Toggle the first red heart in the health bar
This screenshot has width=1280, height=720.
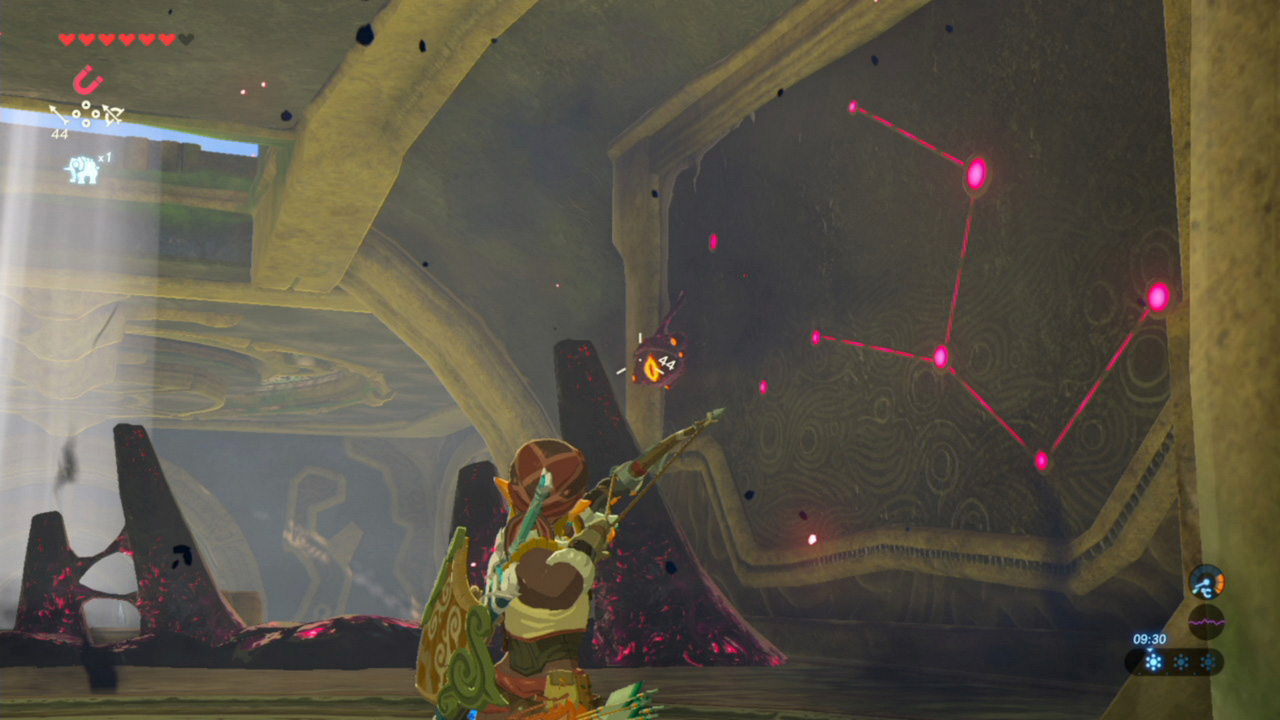(67, 38)
